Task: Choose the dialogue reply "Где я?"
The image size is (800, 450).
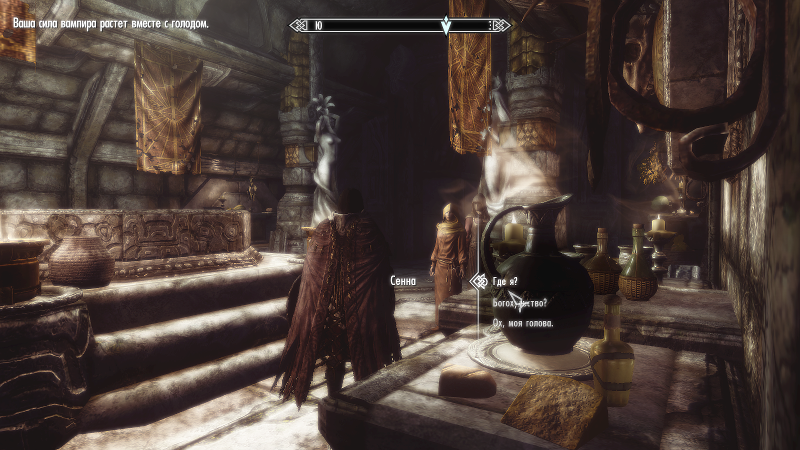Action: click(x=509, y=283)
